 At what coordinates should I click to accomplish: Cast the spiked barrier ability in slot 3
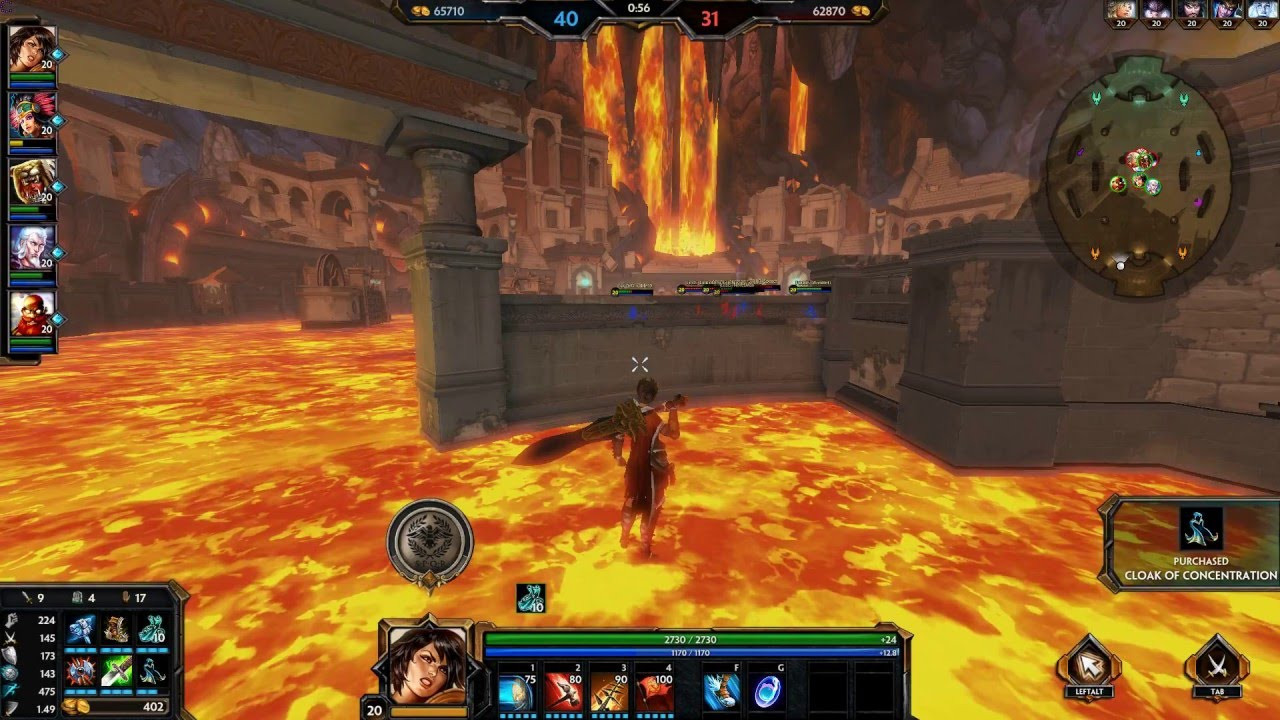[609, 691]
